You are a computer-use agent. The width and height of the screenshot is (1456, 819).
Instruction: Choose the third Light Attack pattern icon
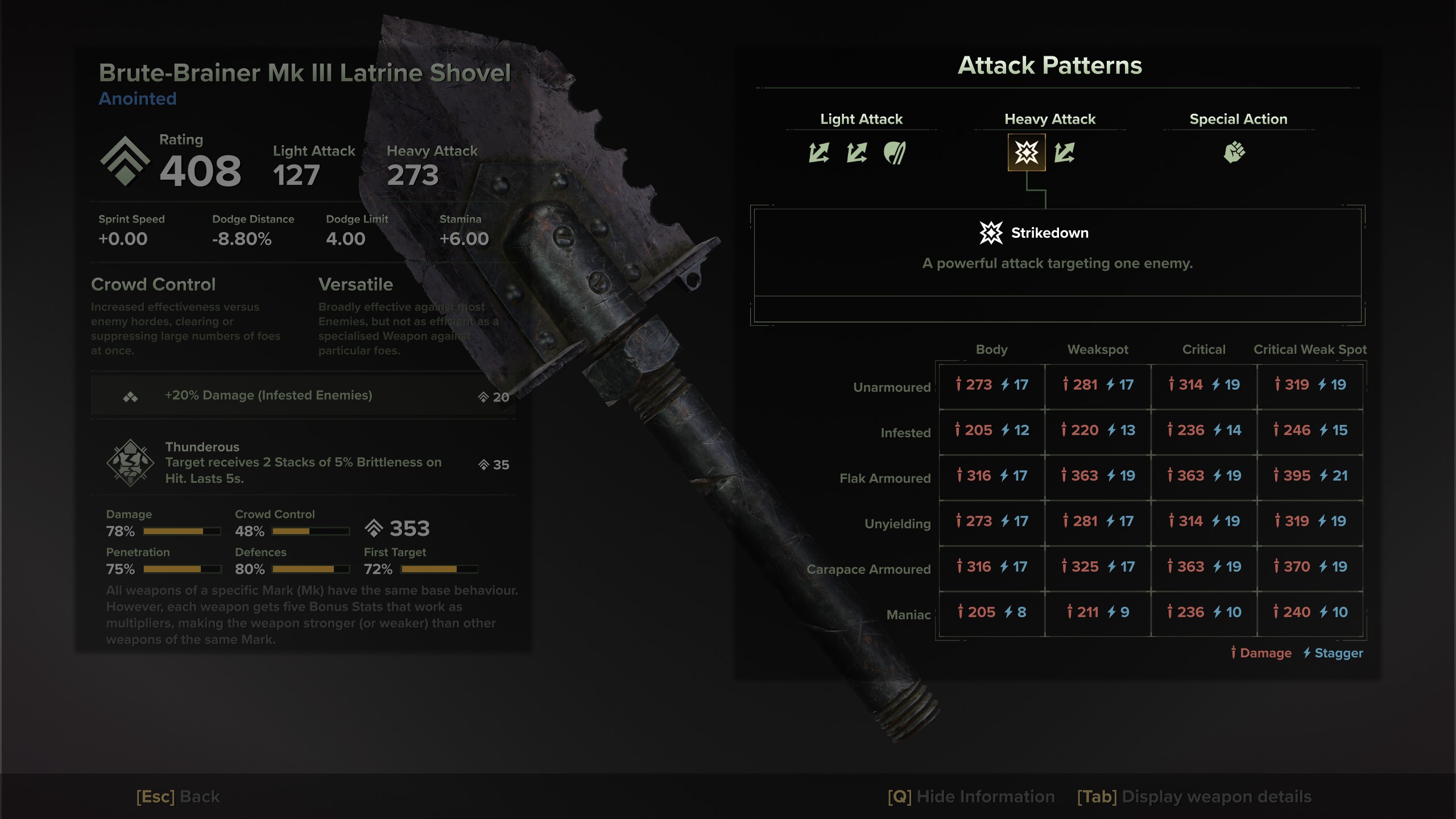(x=895, y=152)
